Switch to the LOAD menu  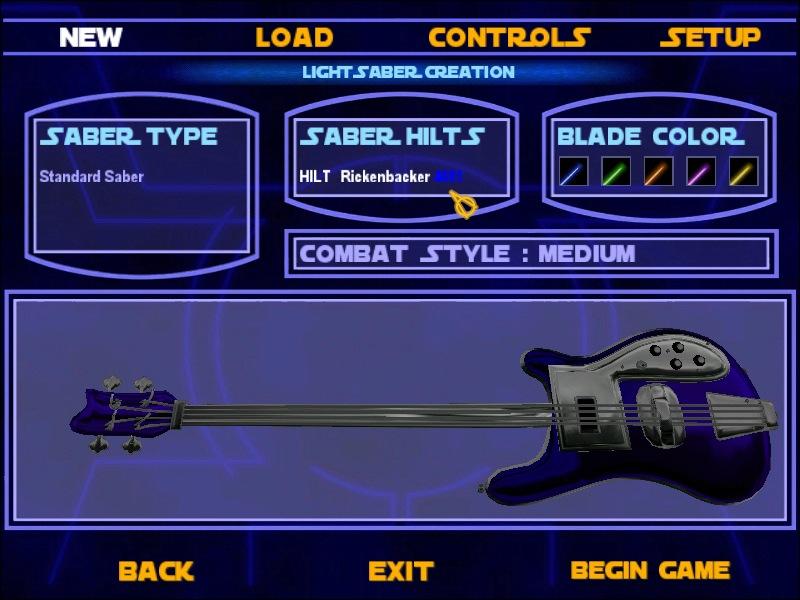click(293, 38)
